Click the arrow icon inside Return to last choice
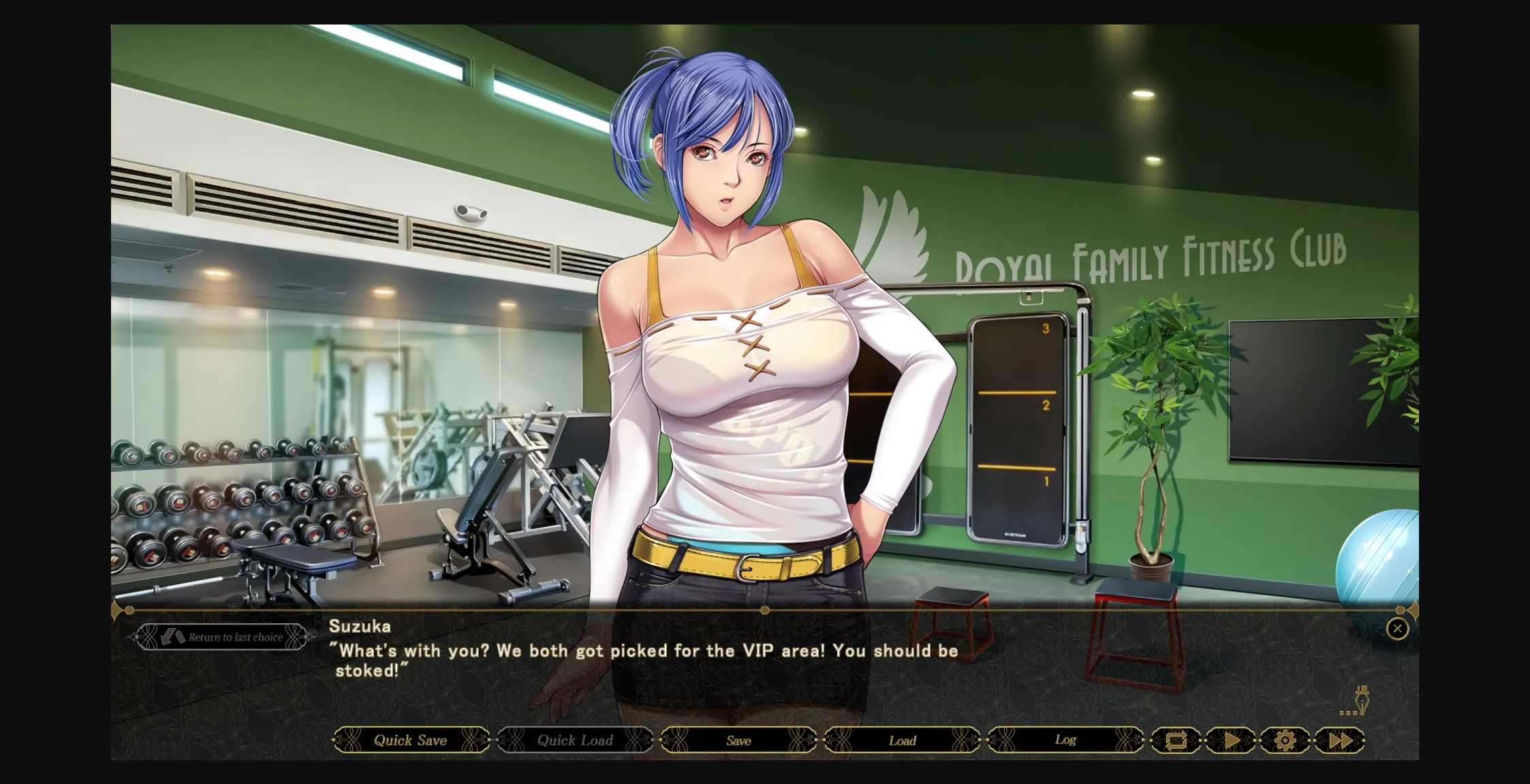This screenshot has width=1530, height=784. click(172, 636)
